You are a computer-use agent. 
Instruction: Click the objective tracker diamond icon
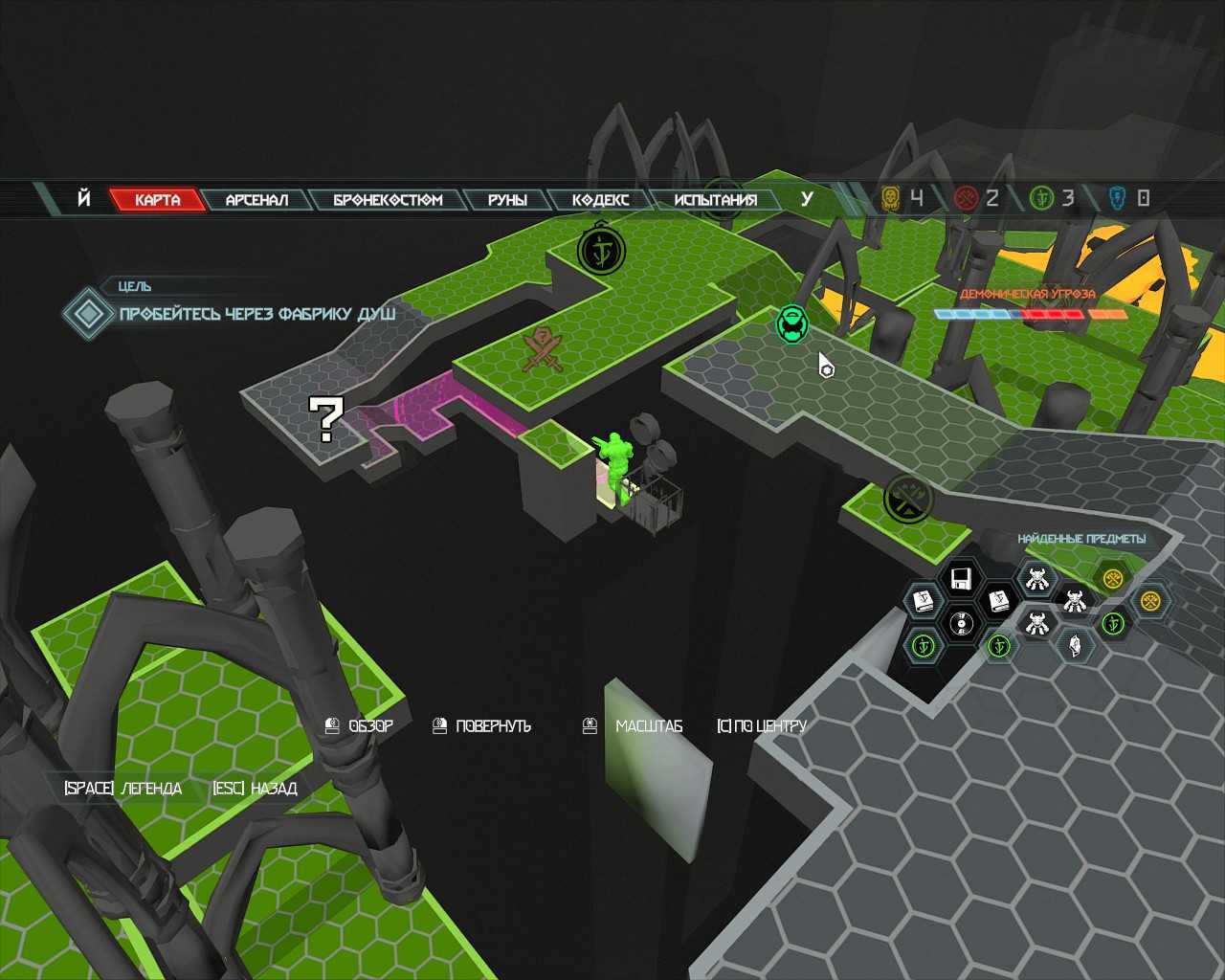click(88, 313)
